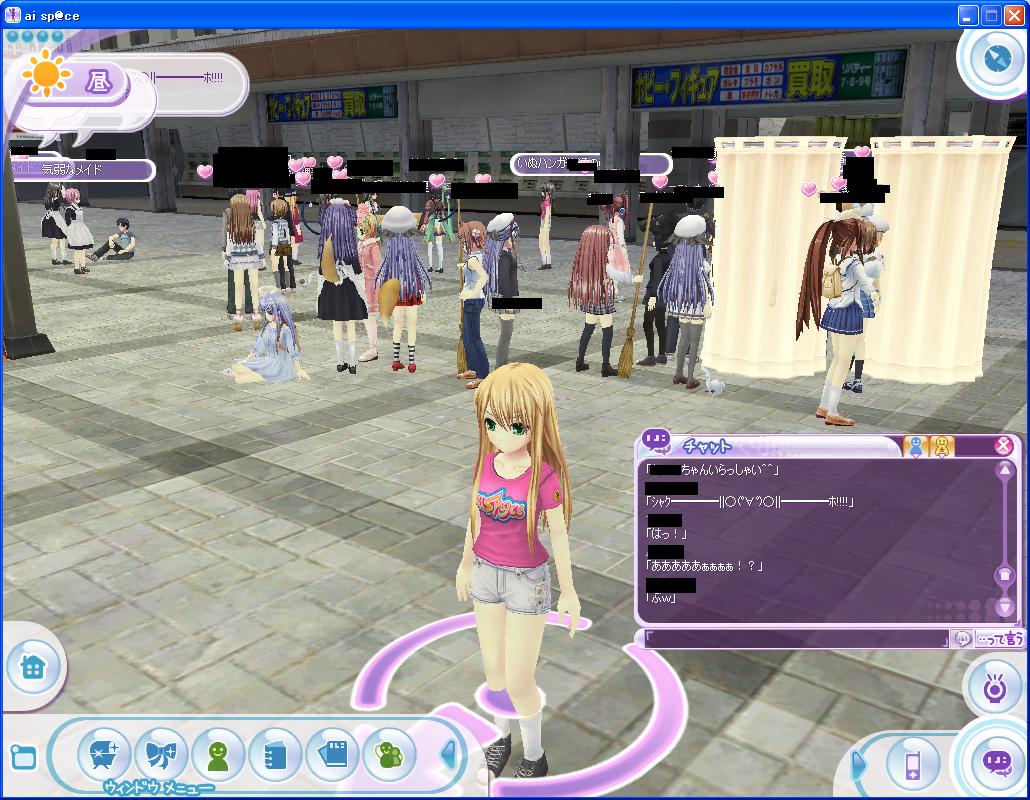Image resolution: width=1030 pixels, height=800 pixels.
Task: Open the compass button in top corner
Action: coord(996,57)
